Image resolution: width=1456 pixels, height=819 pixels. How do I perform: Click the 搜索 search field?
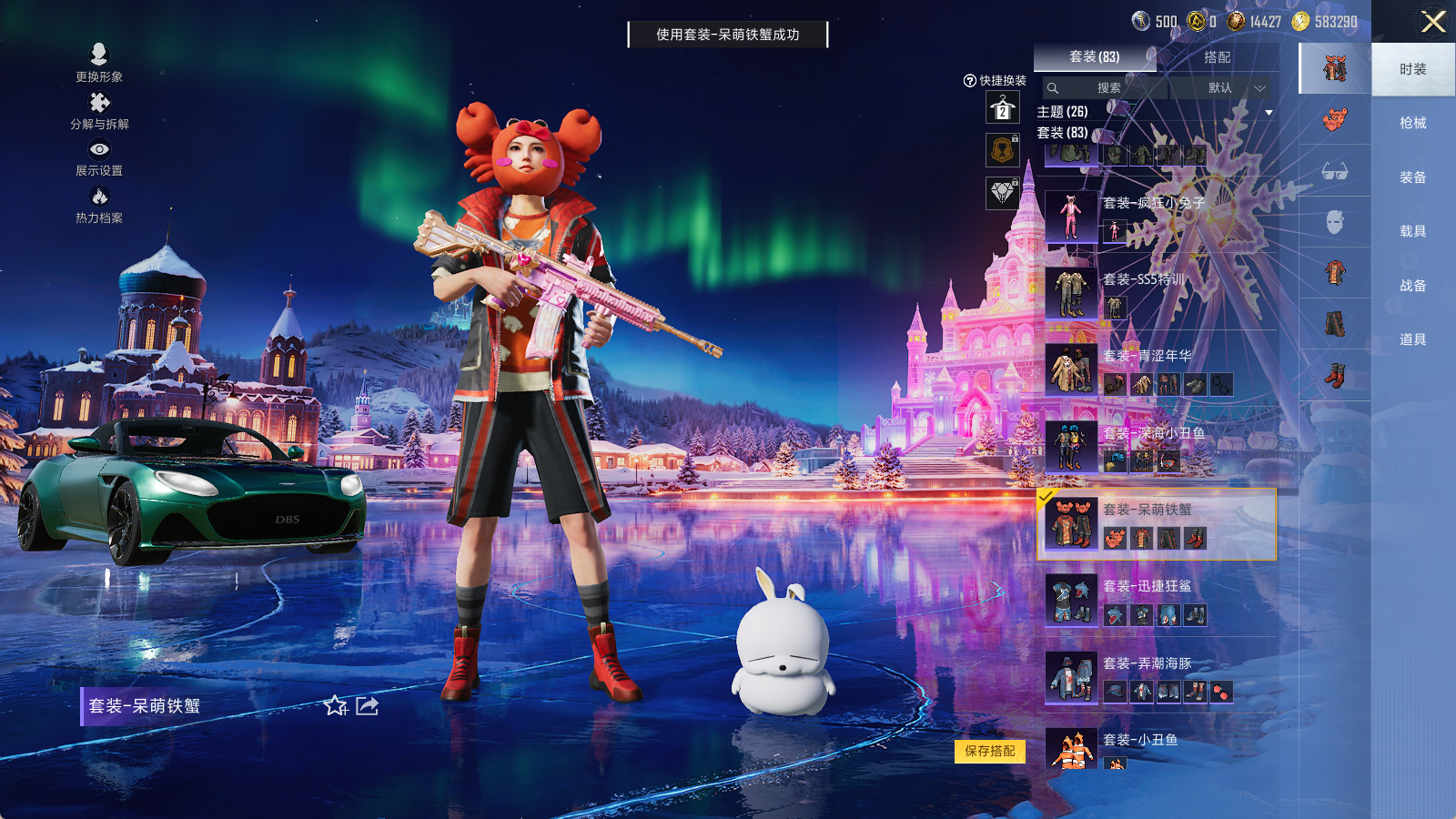[x=1107, y=88]
